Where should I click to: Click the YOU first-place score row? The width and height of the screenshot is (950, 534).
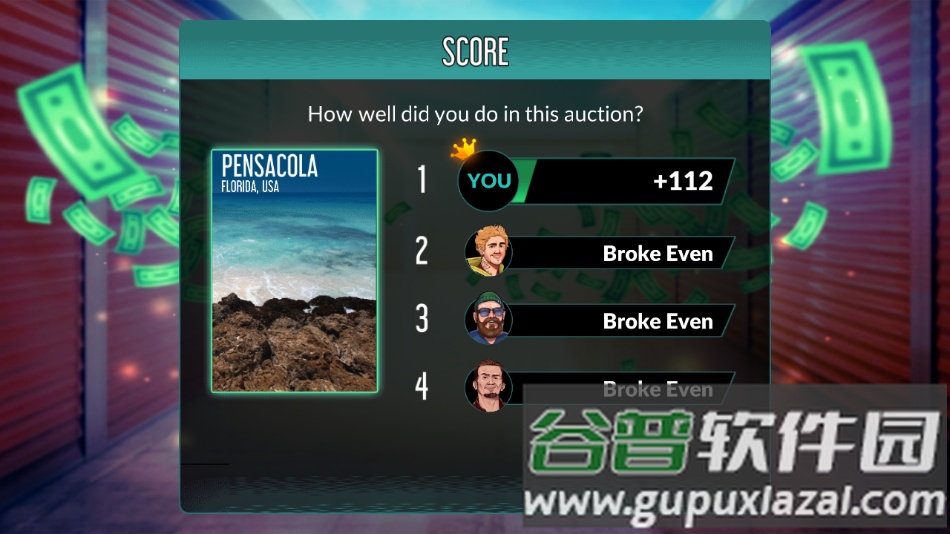[x=596, y=181]
